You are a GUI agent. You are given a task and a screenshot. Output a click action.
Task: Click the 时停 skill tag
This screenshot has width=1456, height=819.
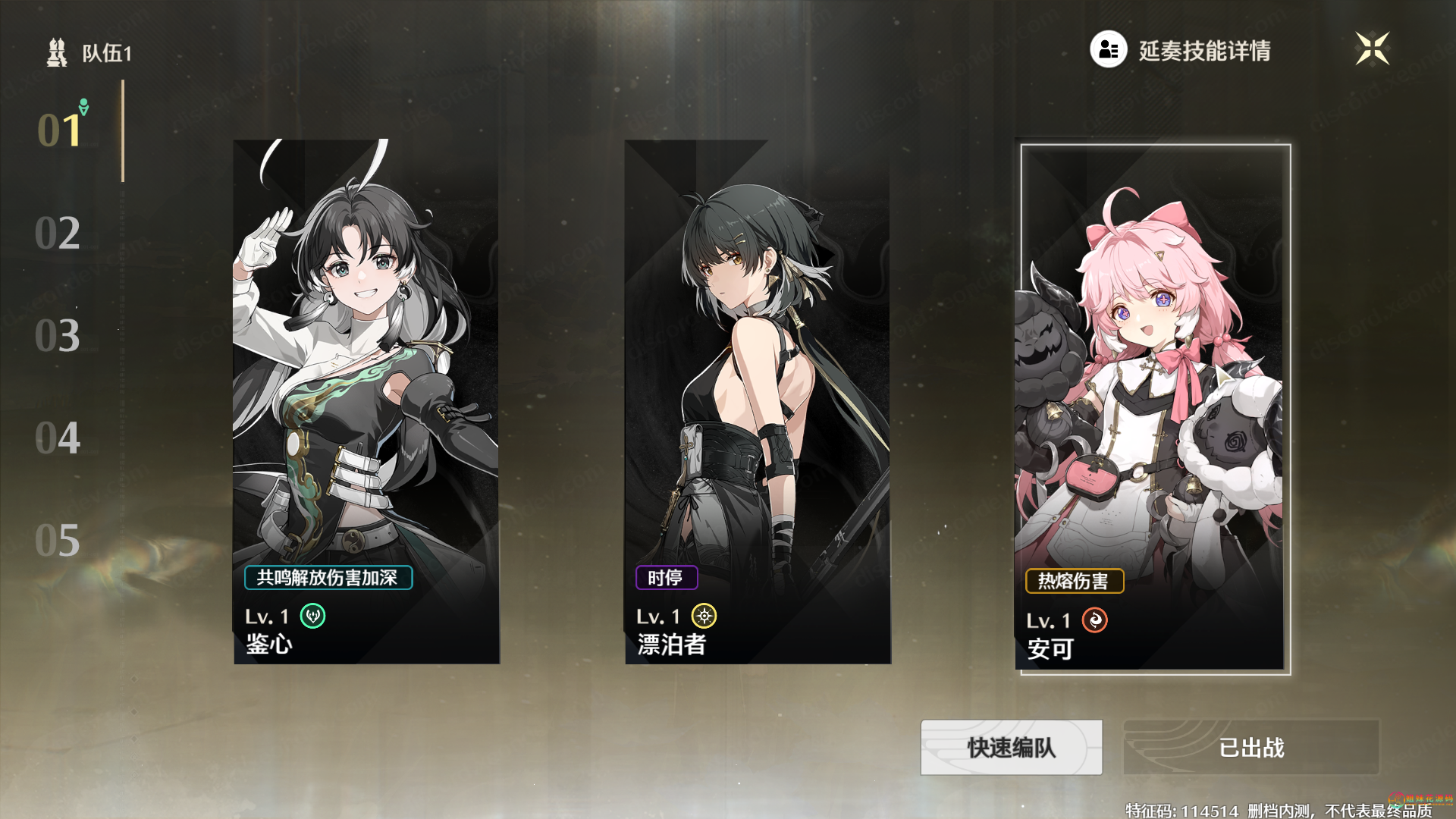(666, 578)
